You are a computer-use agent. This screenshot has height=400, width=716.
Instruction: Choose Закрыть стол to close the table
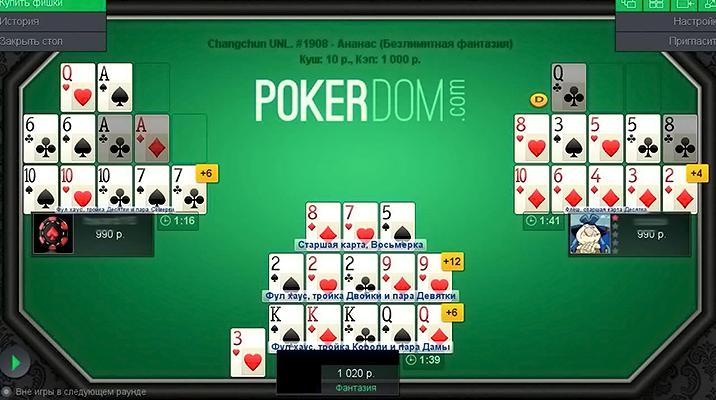50,41
